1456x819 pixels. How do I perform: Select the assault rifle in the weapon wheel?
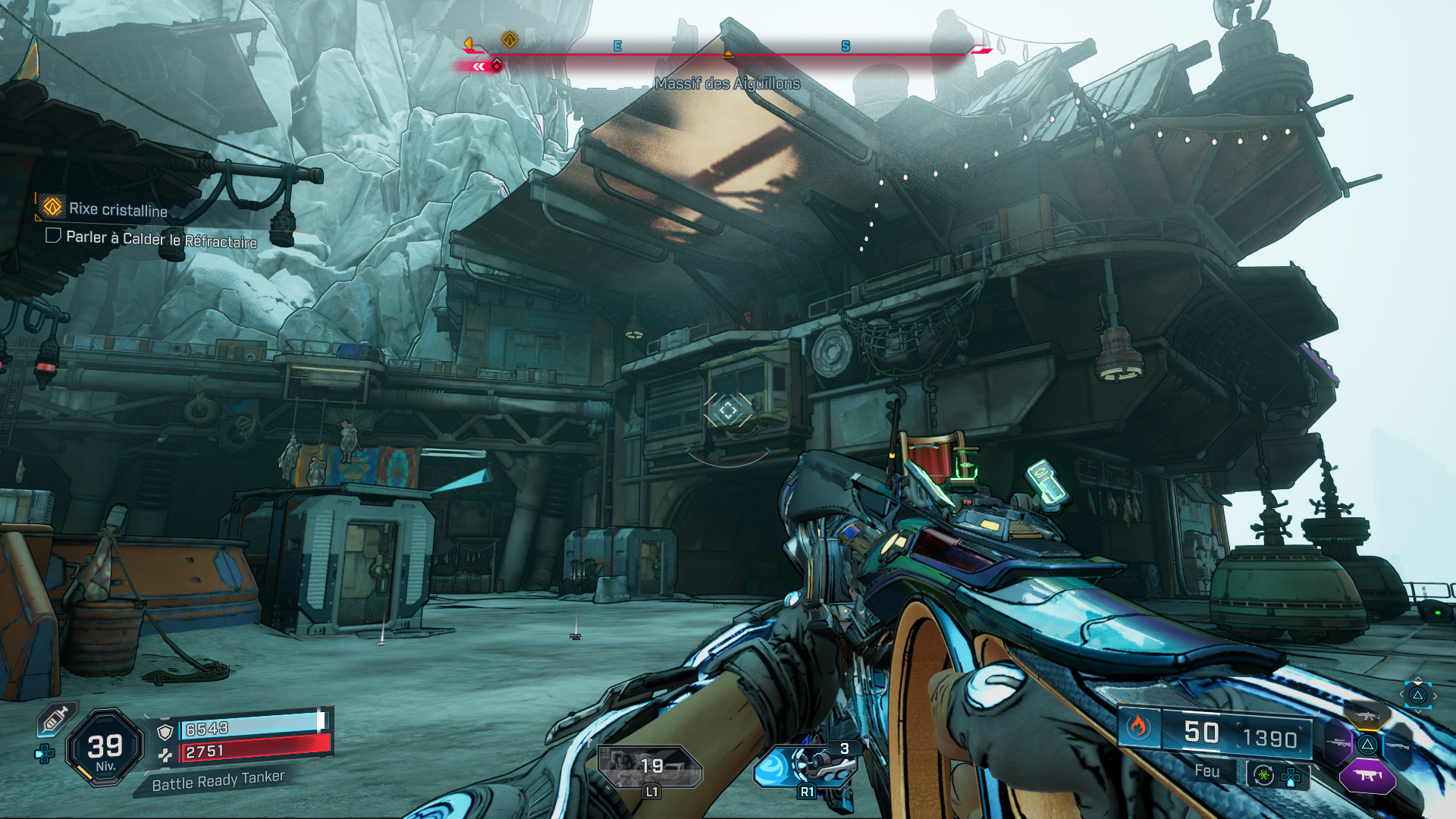pos(1367,715)
